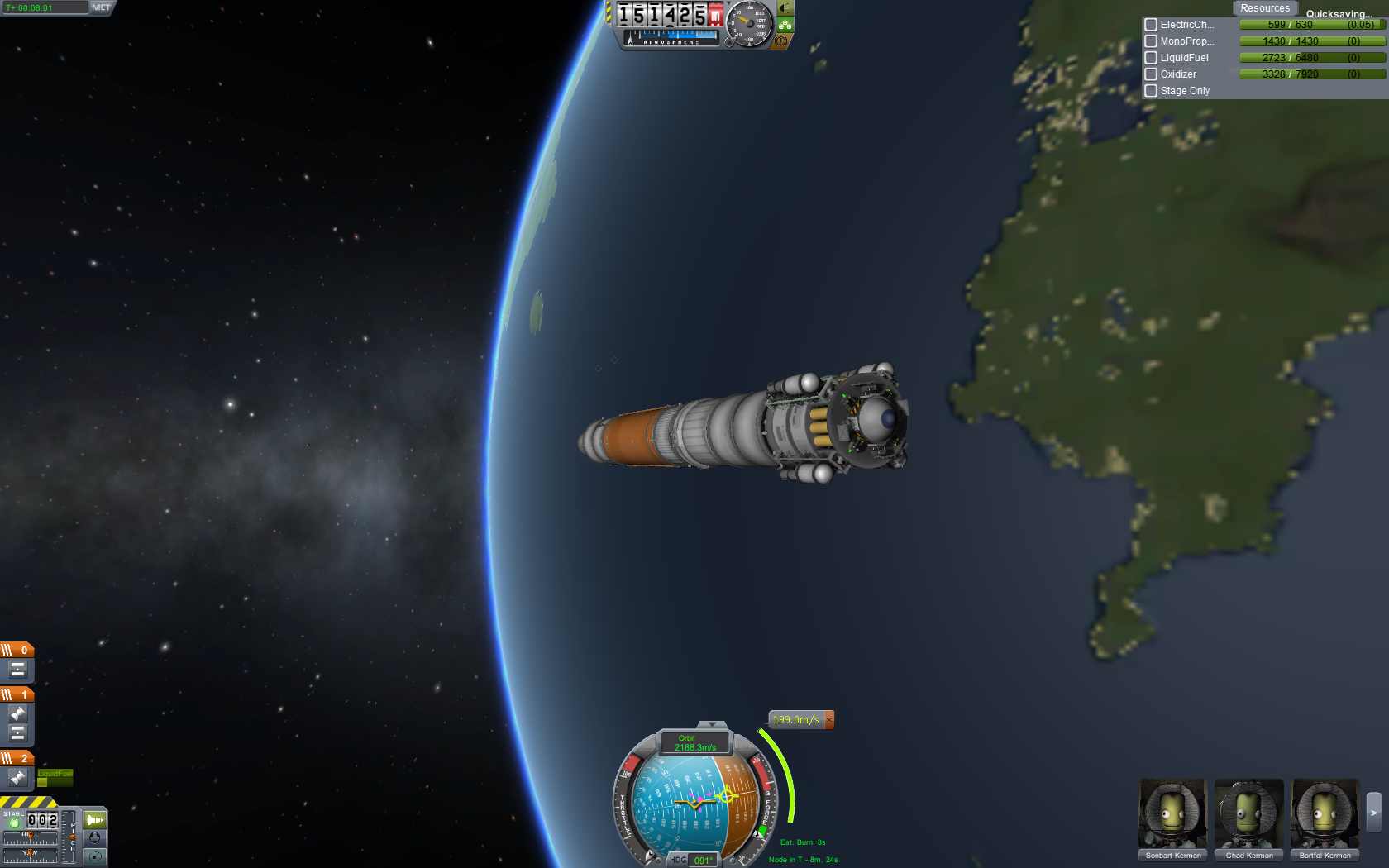Image resolution: width=1389 pixels, height=868 pixels.
Task: View Chad Kerman's crew portrait
Action: [1249, 814]
